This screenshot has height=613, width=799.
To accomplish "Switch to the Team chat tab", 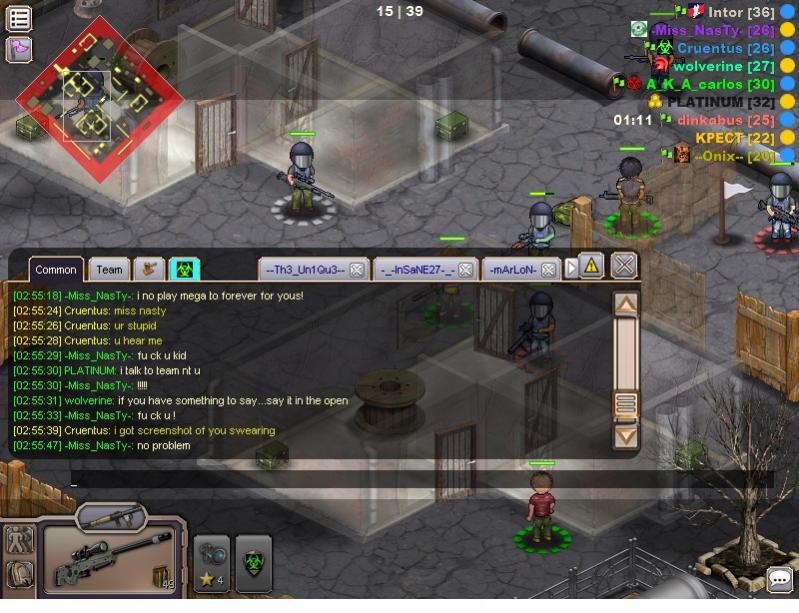I will pyautogui.click(x=109, y=270).
